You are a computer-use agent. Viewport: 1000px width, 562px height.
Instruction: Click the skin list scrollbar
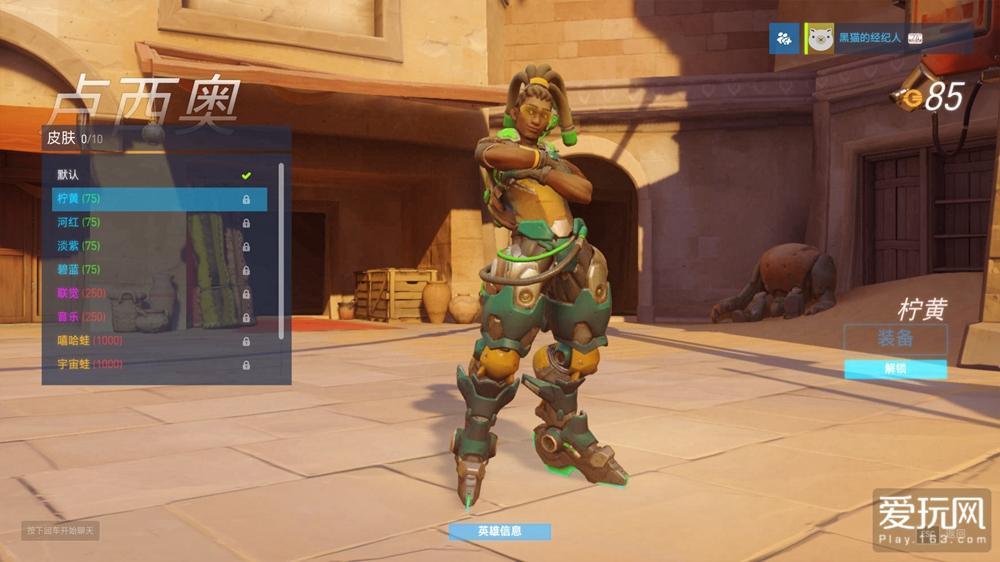281,250
